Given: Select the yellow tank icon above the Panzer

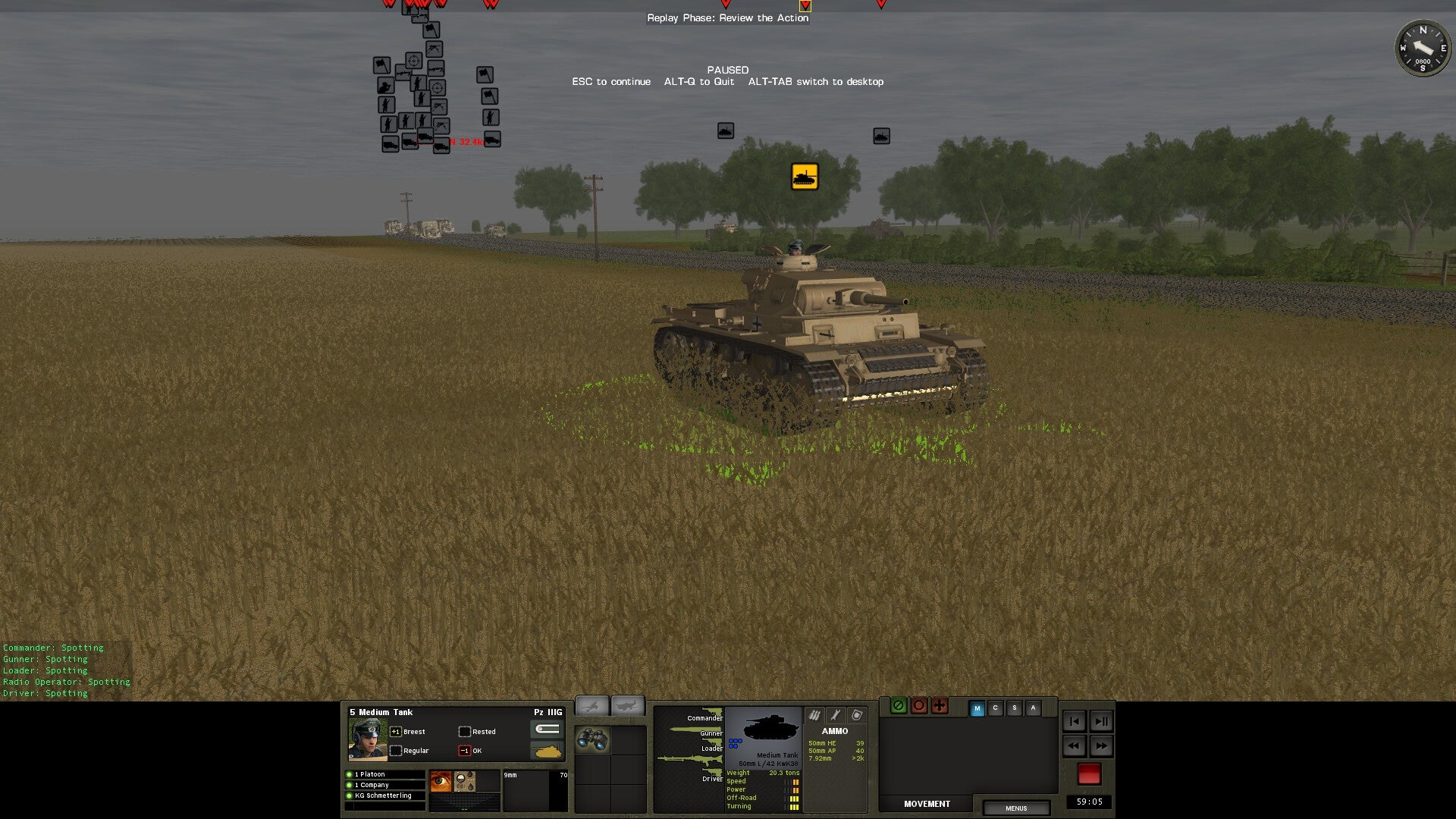Looking at the screenshot, I should (805, 175).
